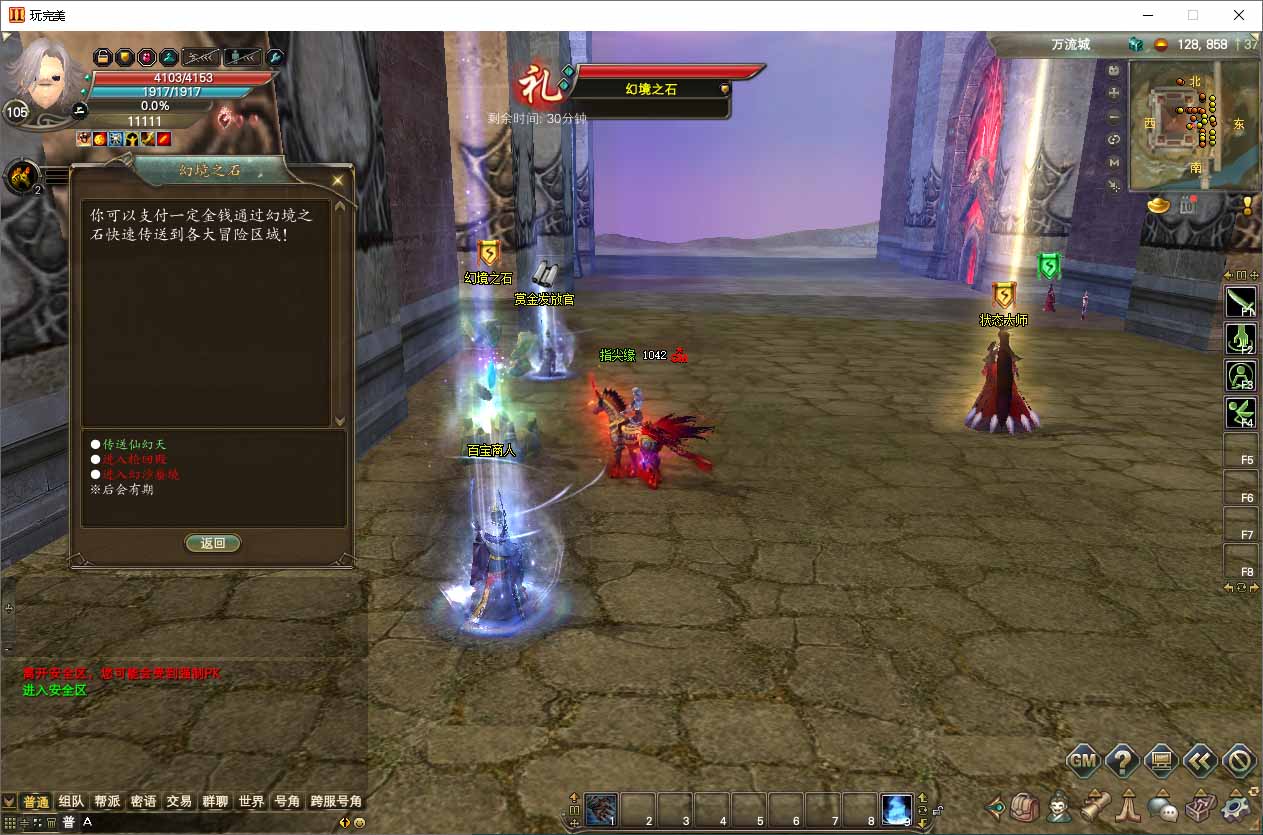Close the 幻境之石 dialog window
The image size is (1263, 835).
338,180
